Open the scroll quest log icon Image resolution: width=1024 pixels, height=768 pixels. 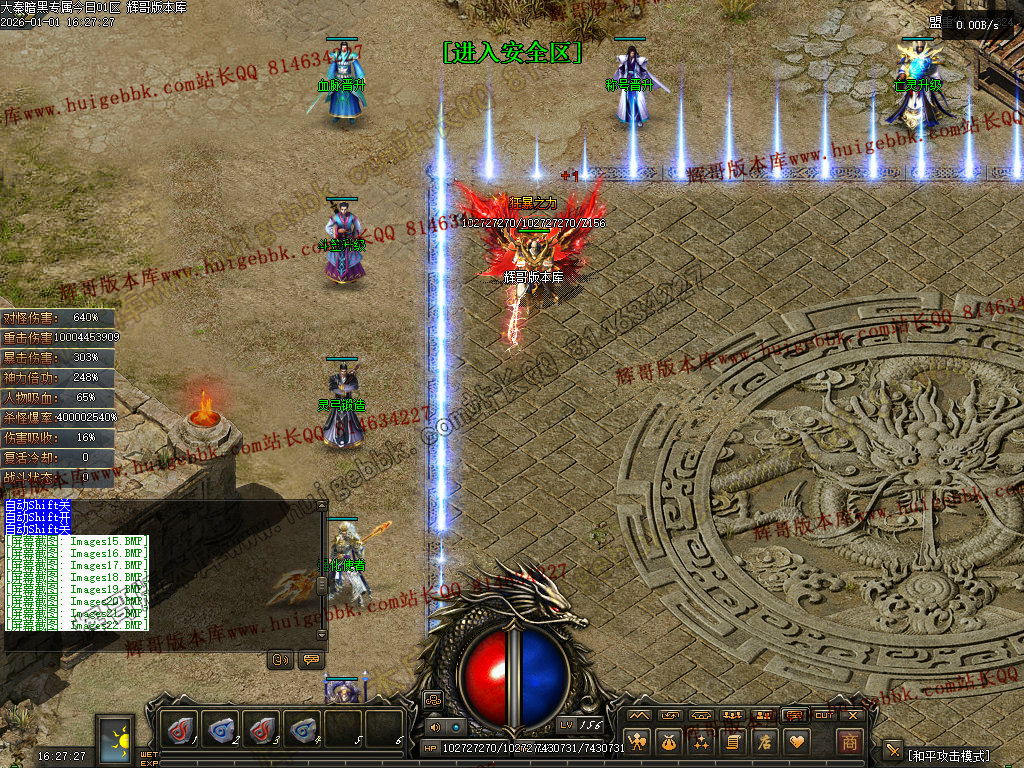click(734, 742)
